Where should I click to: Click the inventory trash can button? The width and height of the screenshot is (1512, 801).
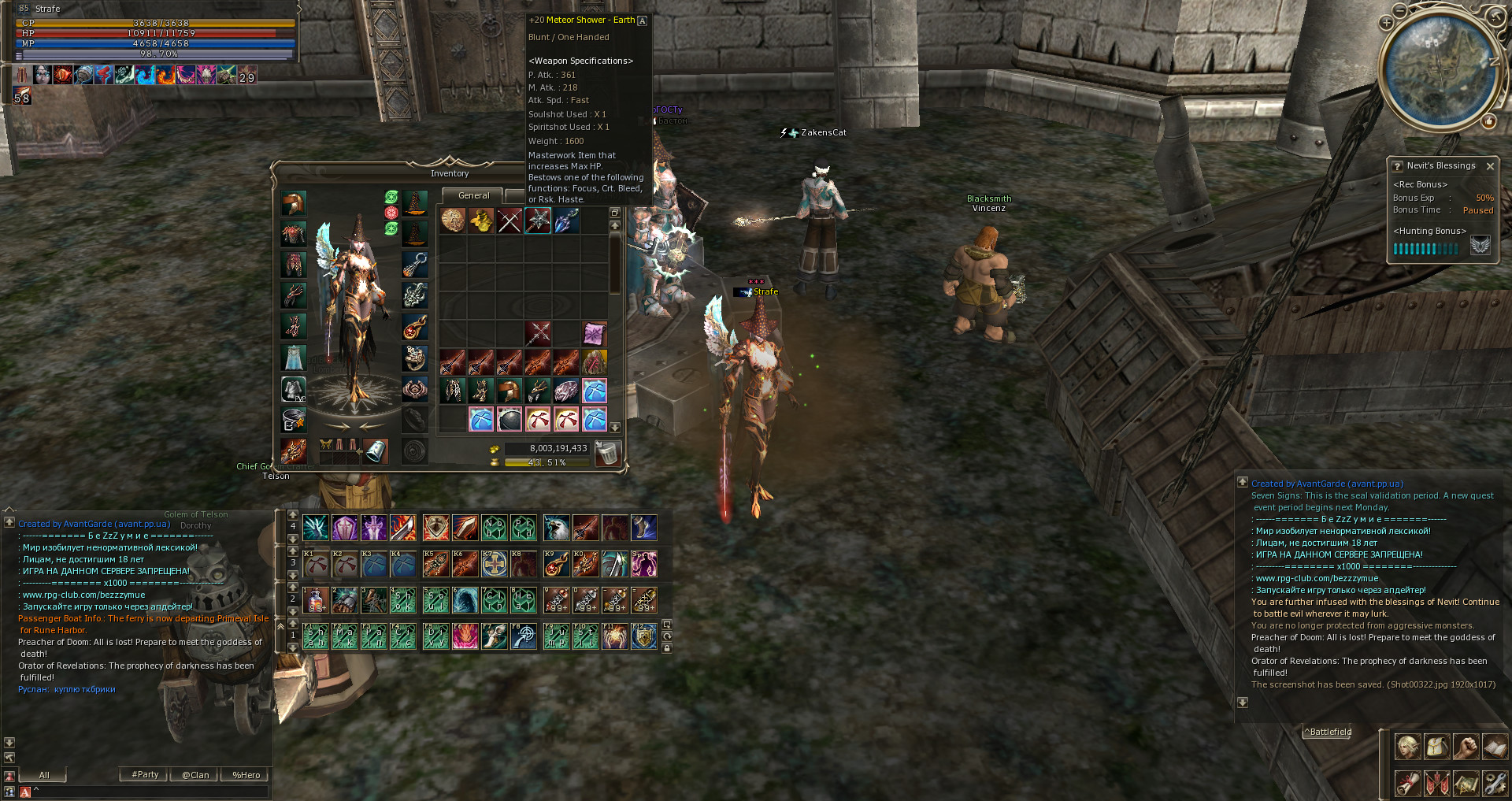click(607, 453)
